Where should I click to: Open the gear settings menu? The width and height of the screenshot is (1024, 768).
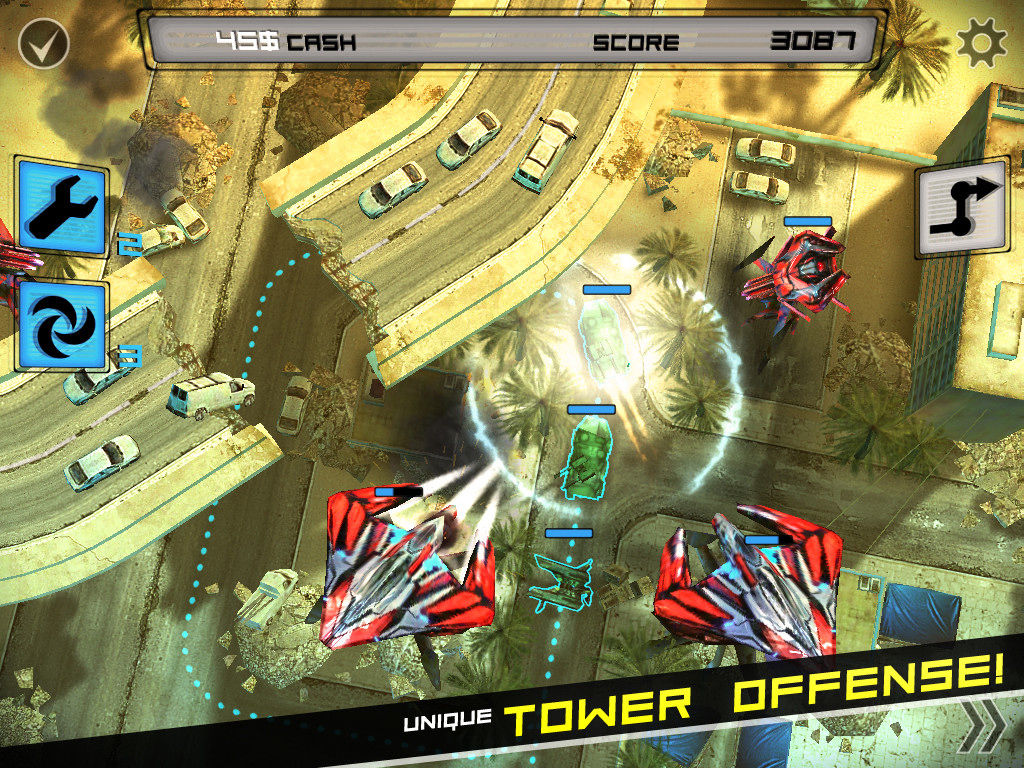(x=980, y=44)
